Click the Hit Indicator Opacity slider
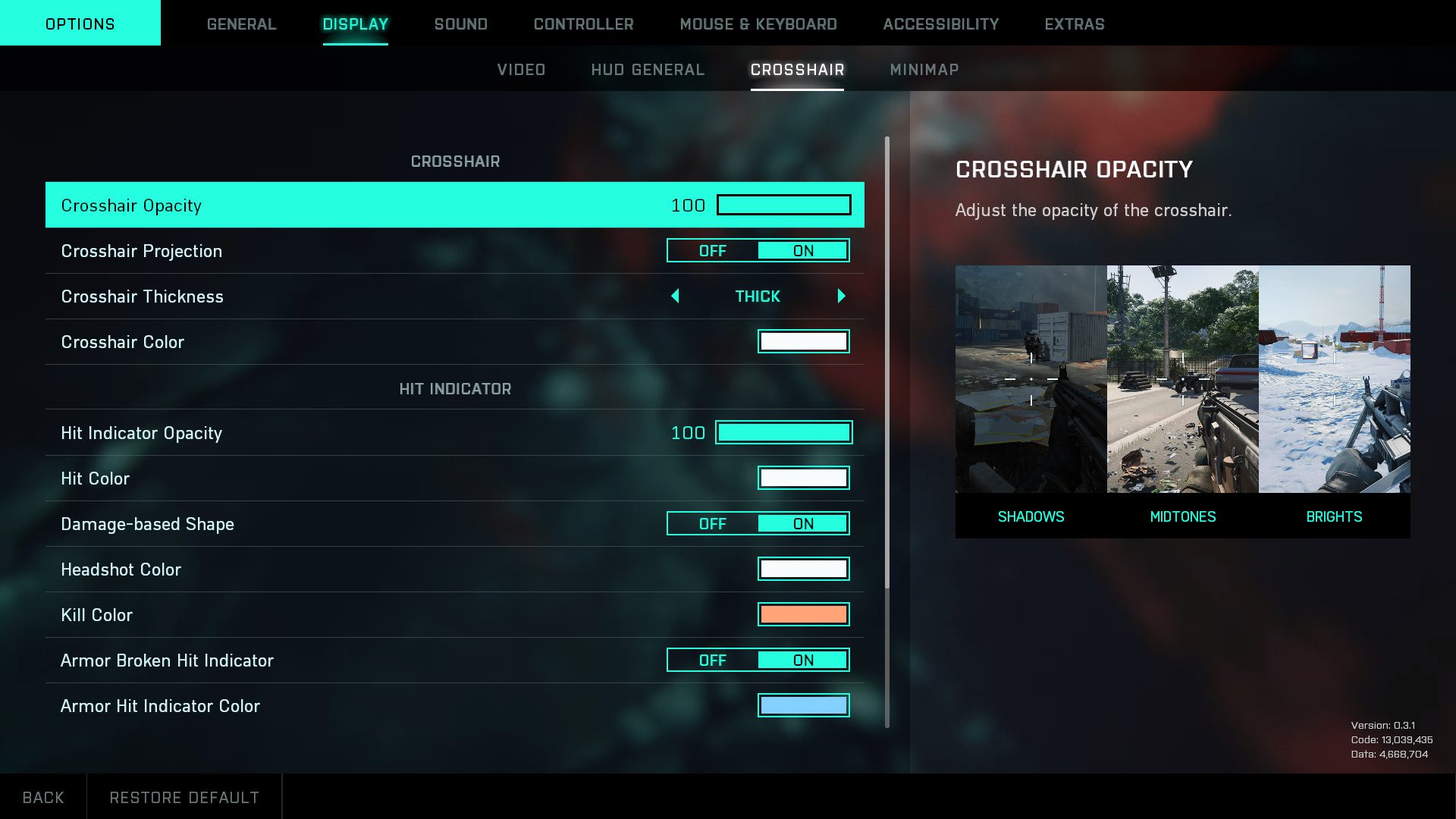This screenshot has width=1456, height=819. 783,432
